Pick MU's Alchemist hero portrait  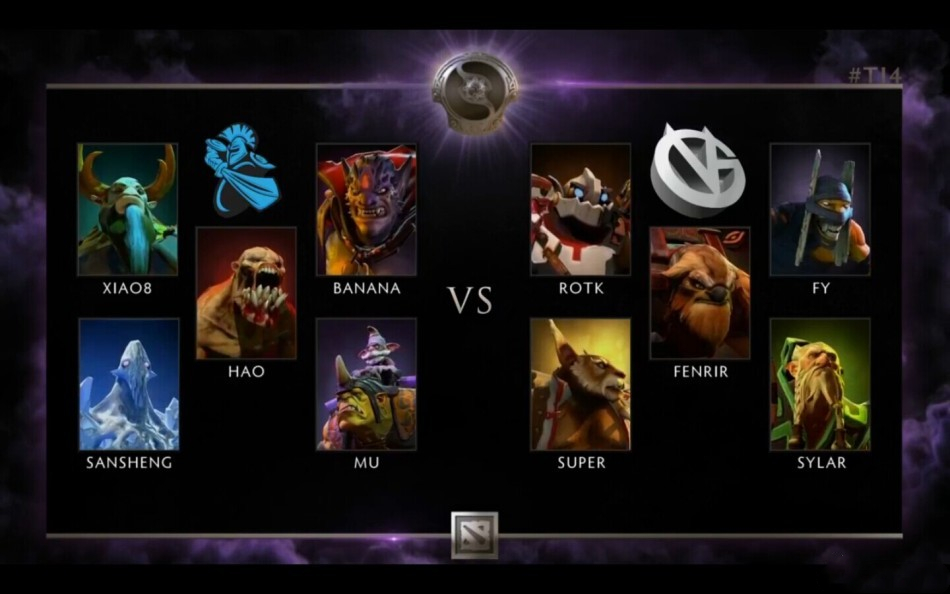366,384
